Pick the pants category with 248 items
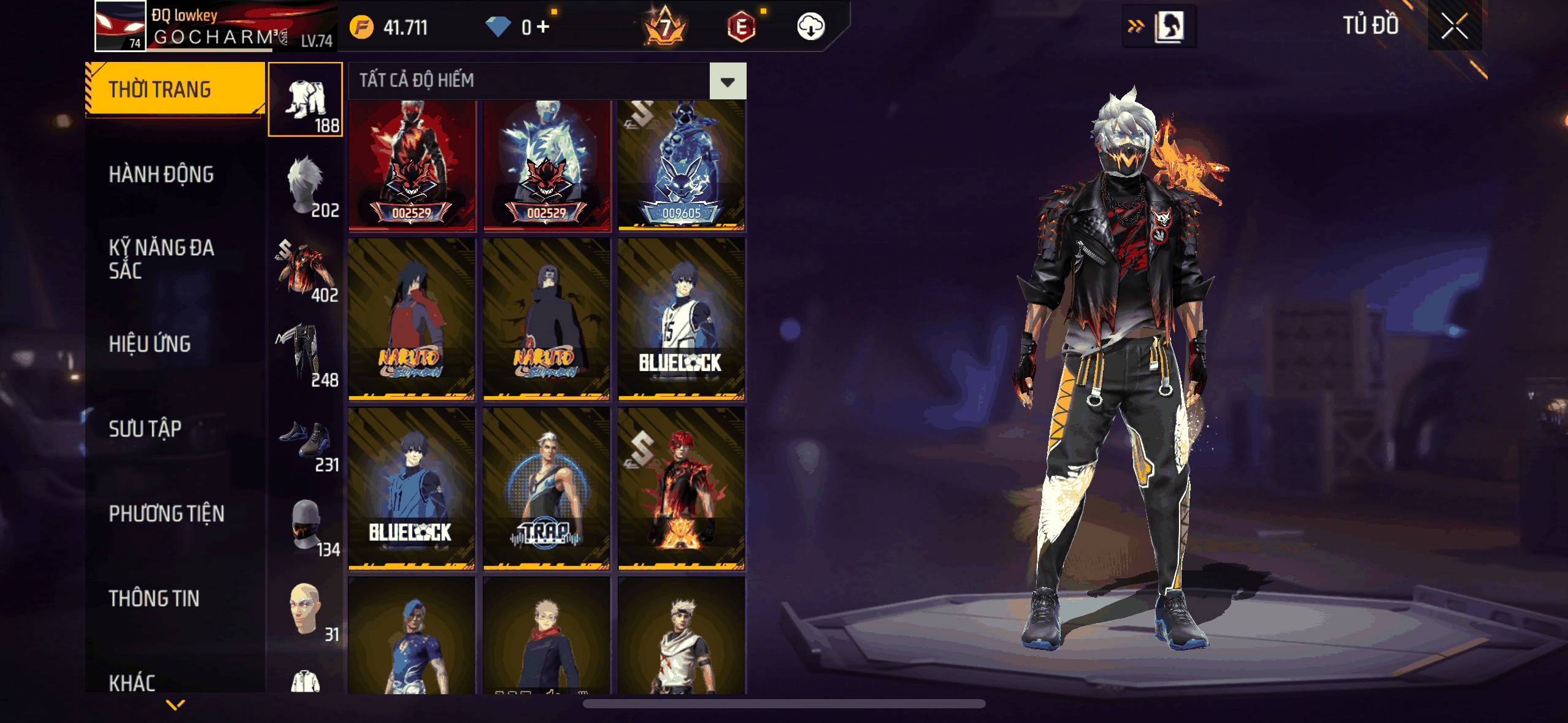Screen dimensions: 1568x723 [306, 354]
